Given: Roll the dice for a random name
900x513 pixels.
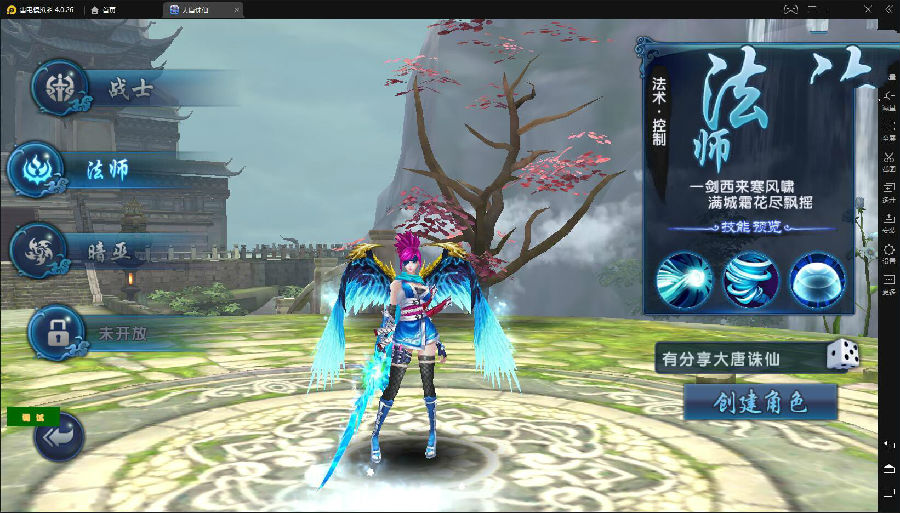Looking at the screenshot, I should point(842,356).
